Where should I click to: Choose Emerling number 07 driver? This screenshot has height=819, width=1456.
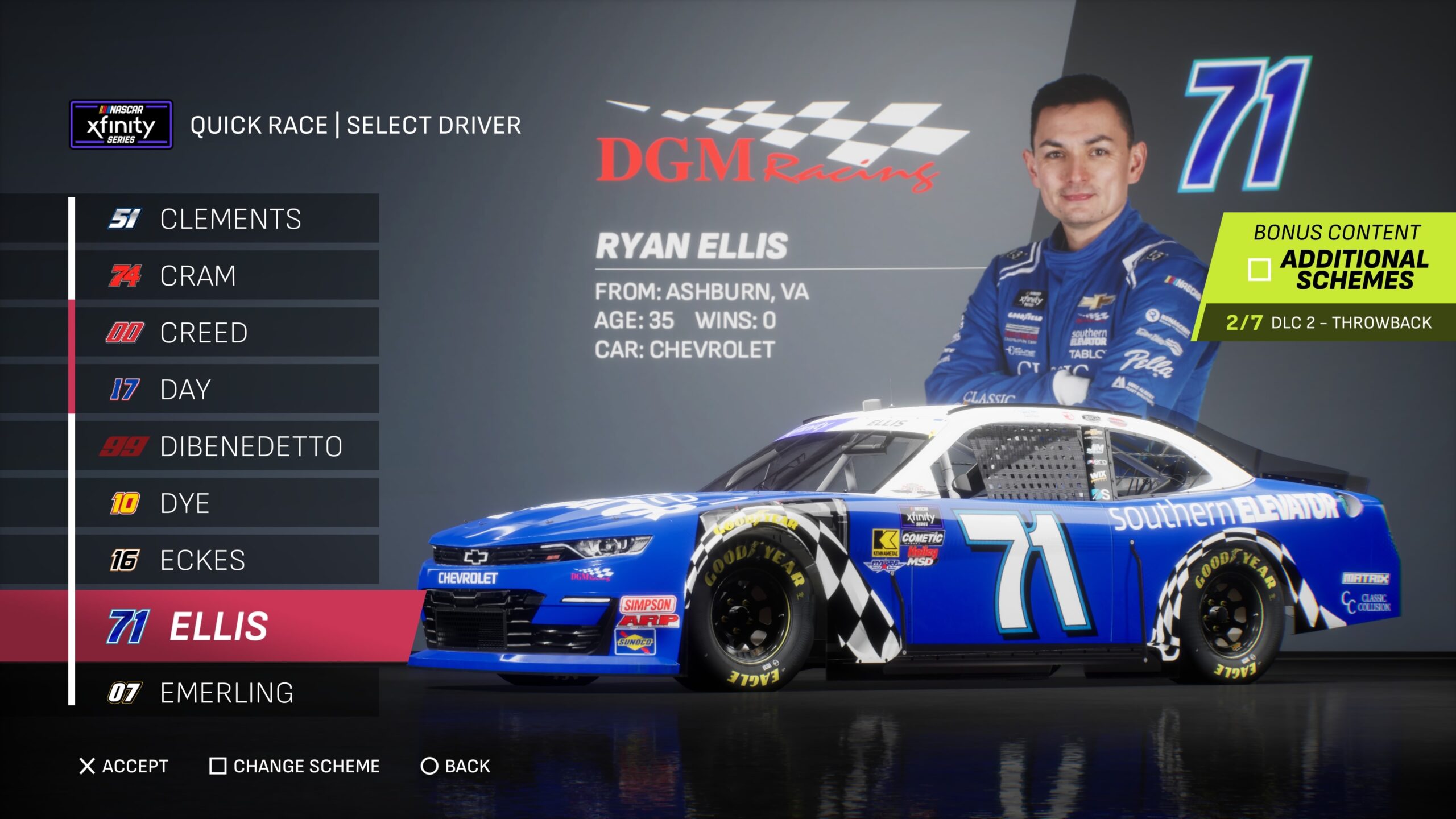(x=227, y=693)
